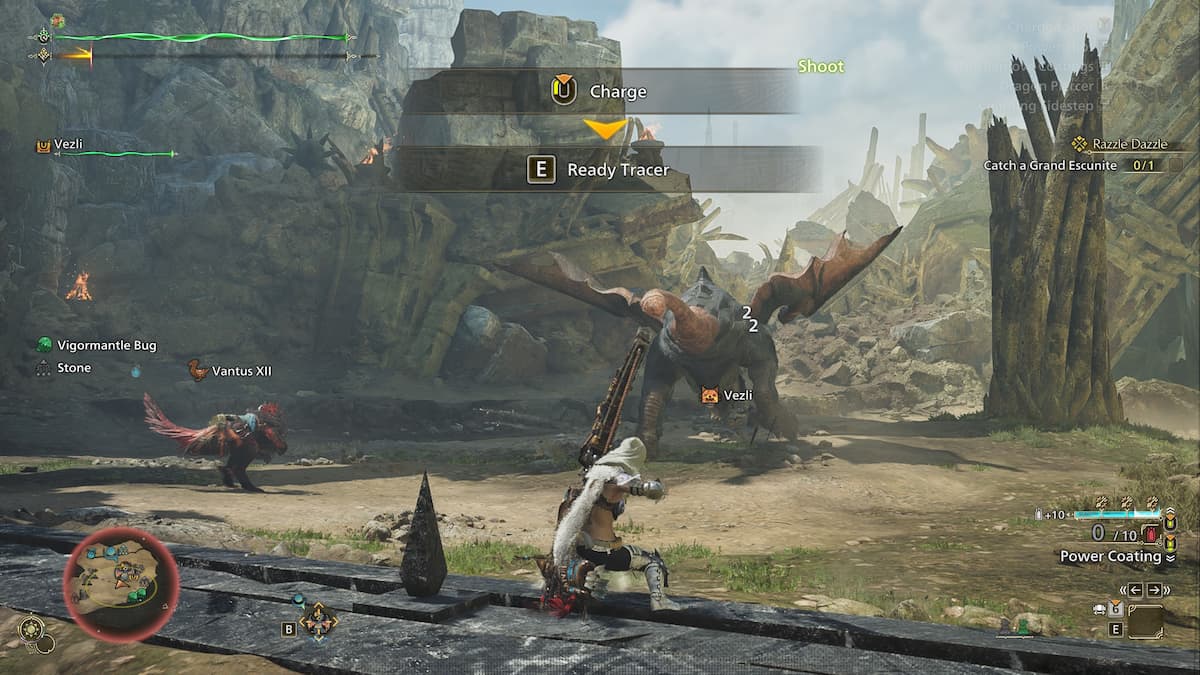Click the empty item bar slot

tap(1145, 621)
